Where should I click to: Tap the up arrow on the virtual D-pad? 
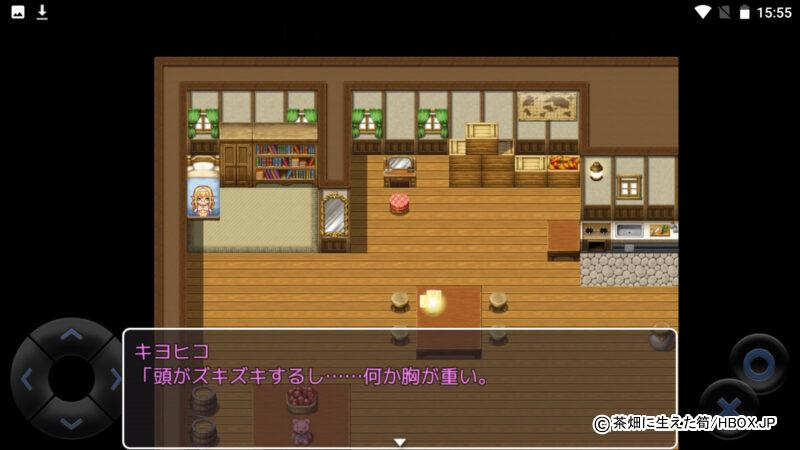click(69, 336)
